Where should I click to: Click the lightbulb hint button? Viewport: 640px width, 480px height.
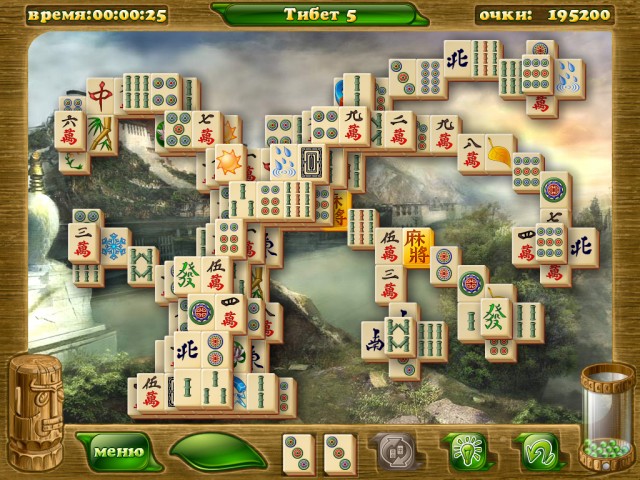click(463, 452)
